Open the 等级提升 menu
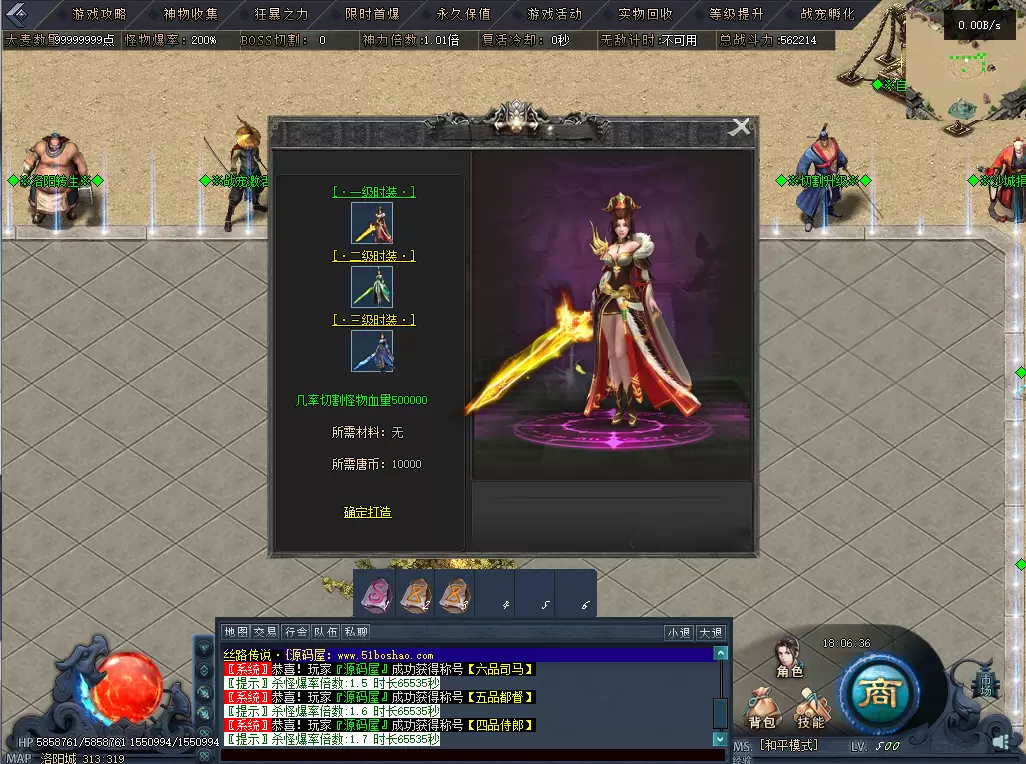Image resolution: width=1026 pixels, height=764 pixels. coord(736,14)
